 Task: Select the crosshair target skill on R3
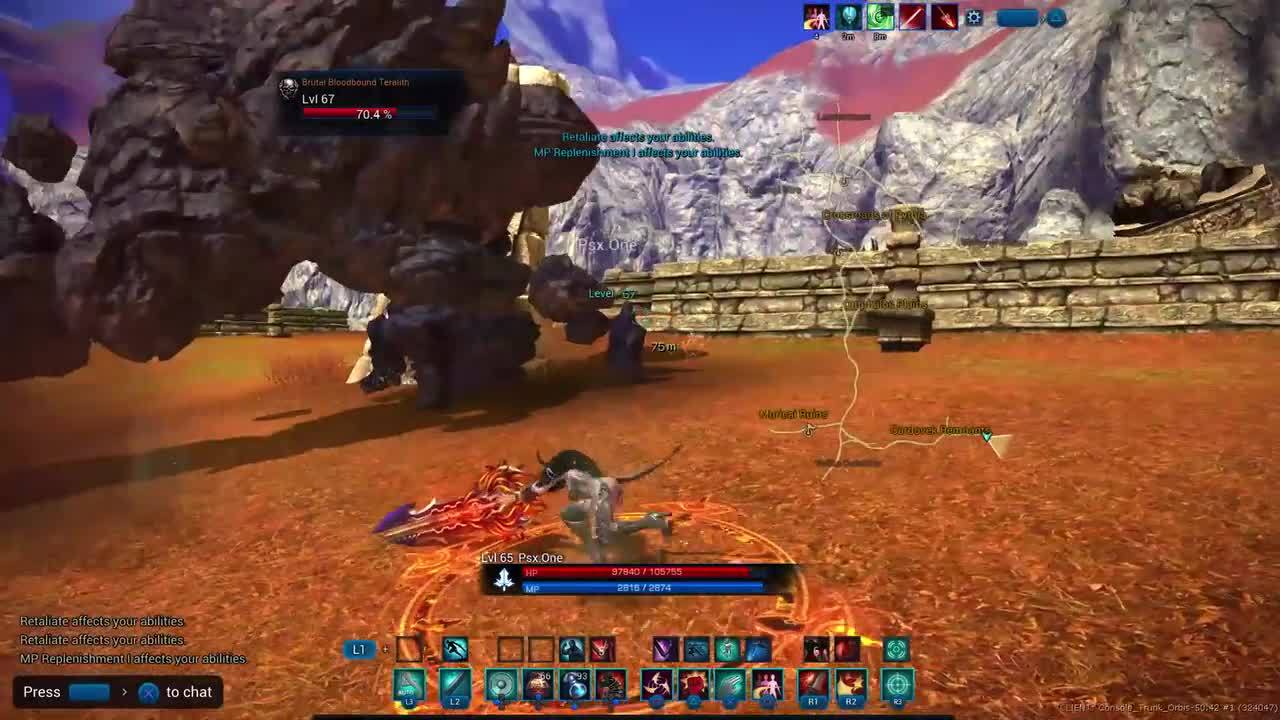(897, 686)
